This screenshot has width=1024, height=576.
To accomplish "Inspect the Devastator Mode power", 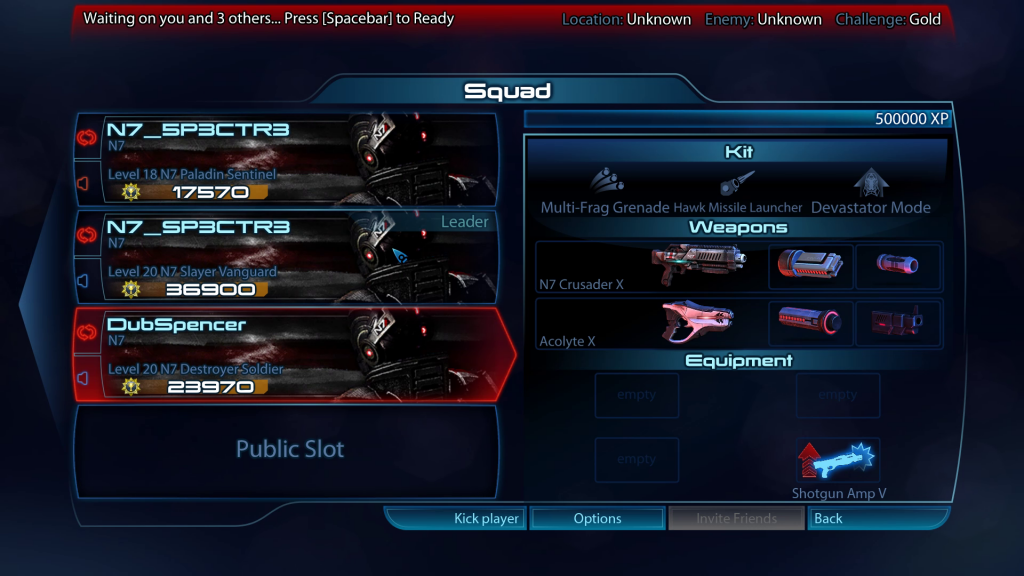I will (870, 190).
